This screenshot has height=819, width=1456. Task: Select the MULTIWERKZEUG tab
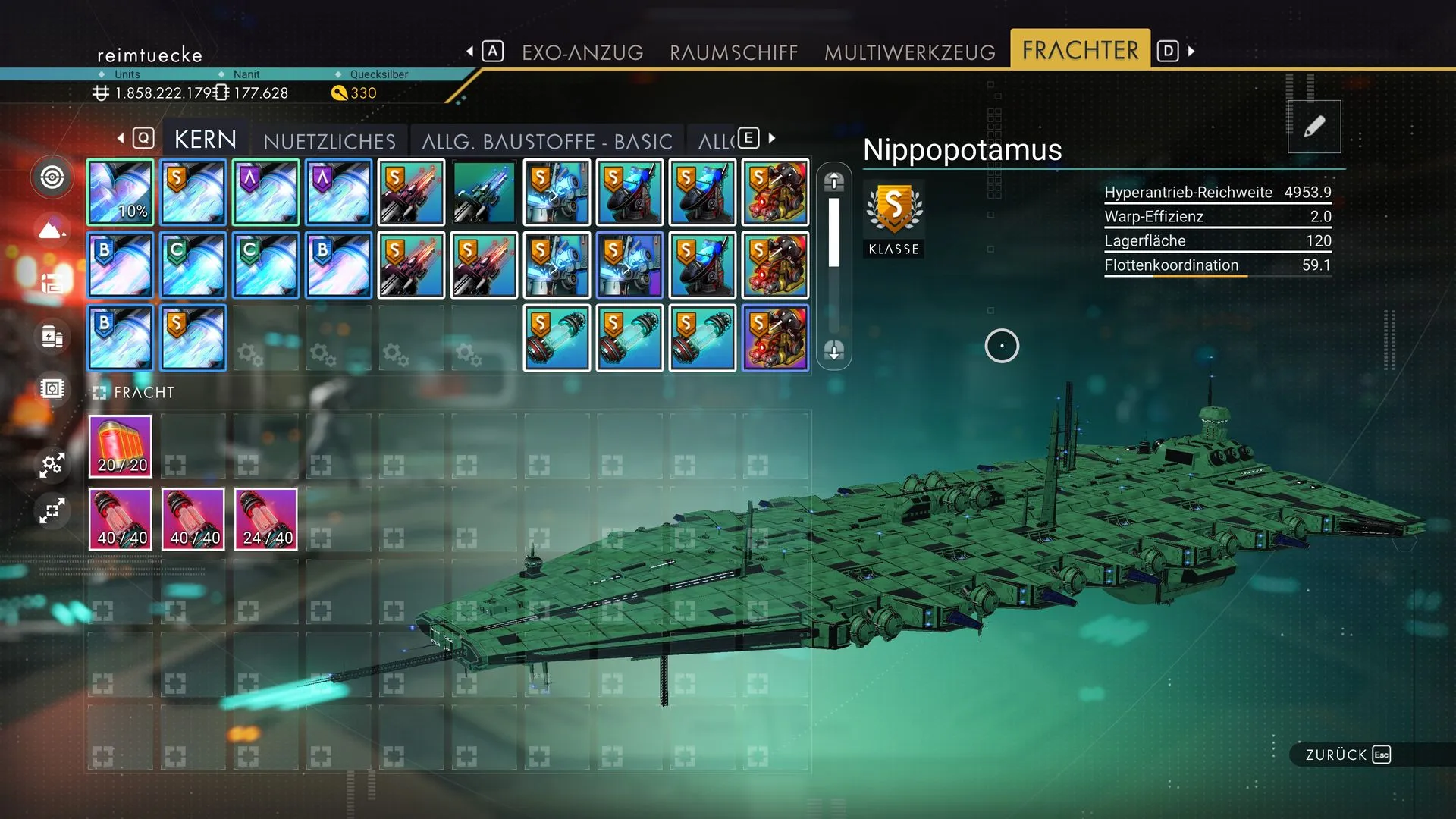[x=909, y=52]
